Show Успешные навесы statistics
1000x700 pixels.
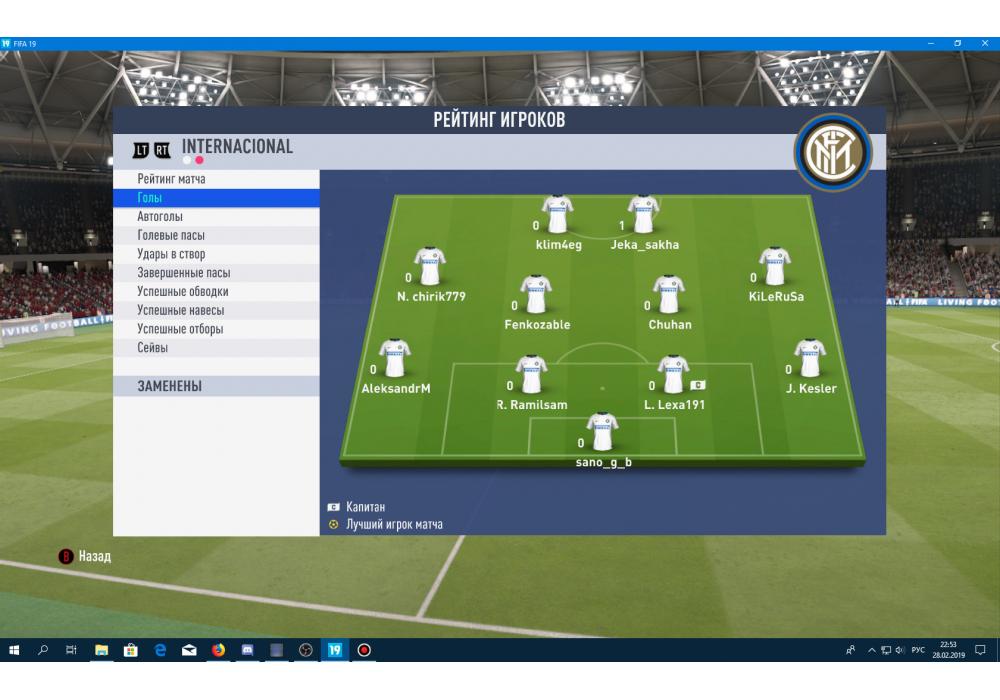point(180,310)
